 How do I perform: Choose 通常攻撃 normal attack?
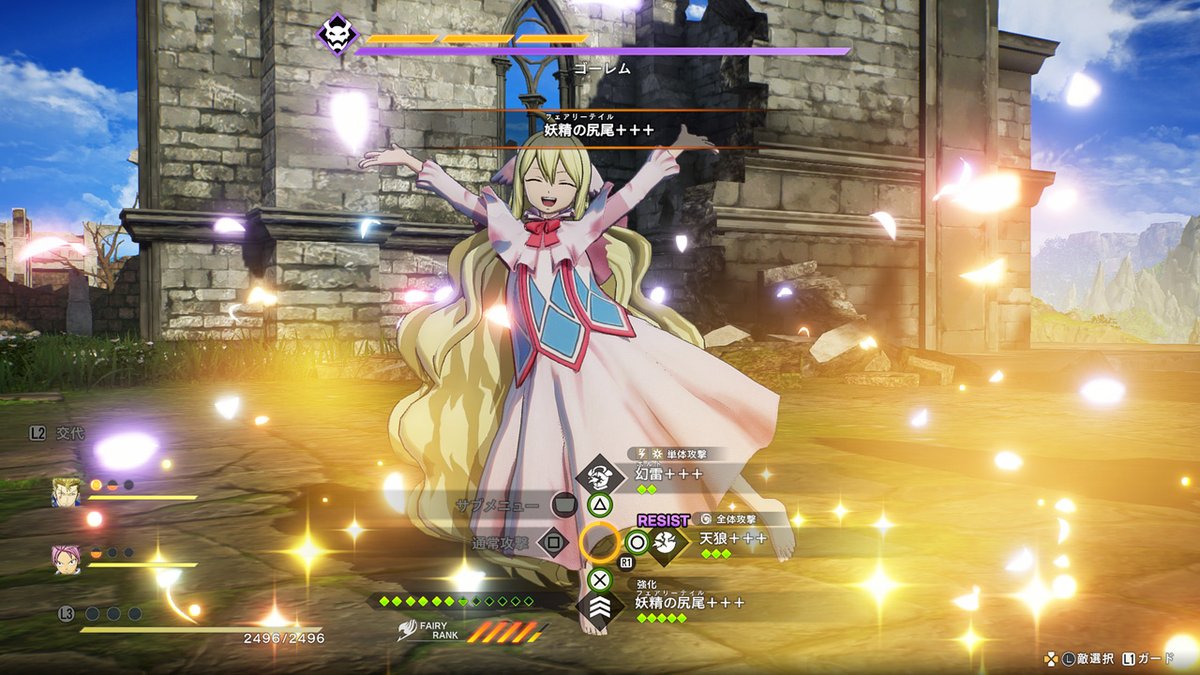click(x=553, y=543)
